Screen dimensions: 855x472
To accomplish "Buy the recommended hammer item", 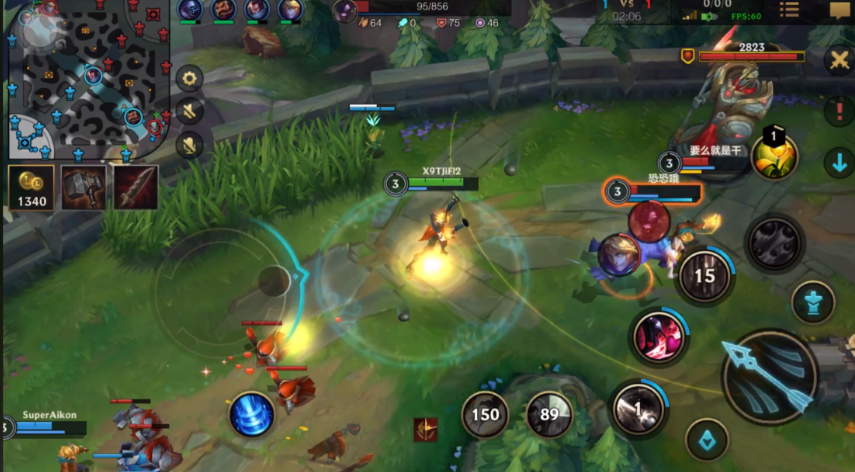I will point(83,187).
